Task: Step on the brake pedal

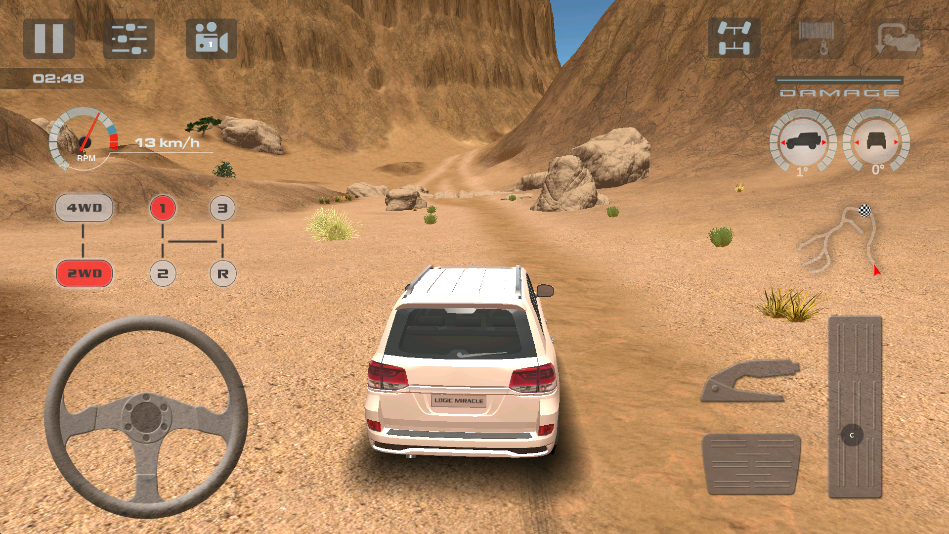Action: tap(751, 464)
